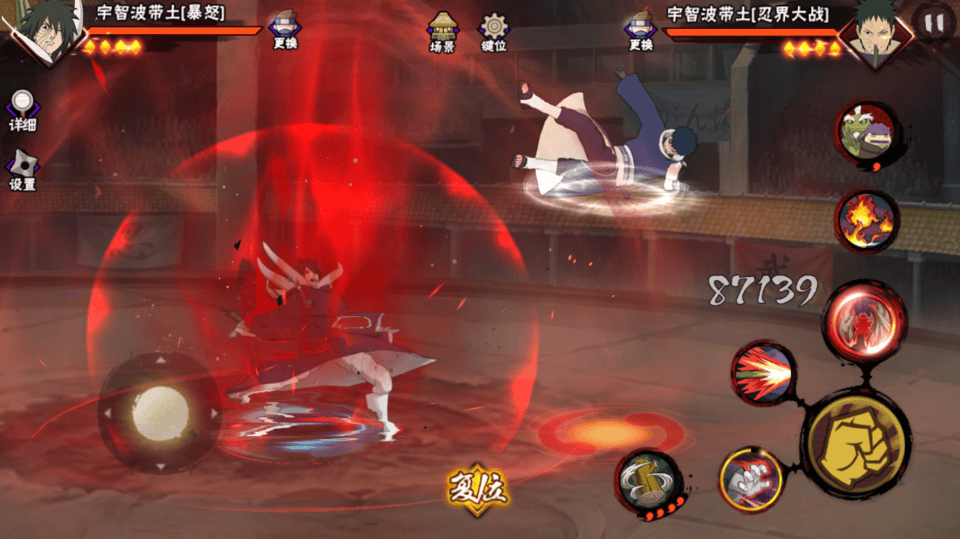This screenshot has height=539, width=960.
Task: Tap 更换 beside the left fighter's name
Action: [284, 32]
